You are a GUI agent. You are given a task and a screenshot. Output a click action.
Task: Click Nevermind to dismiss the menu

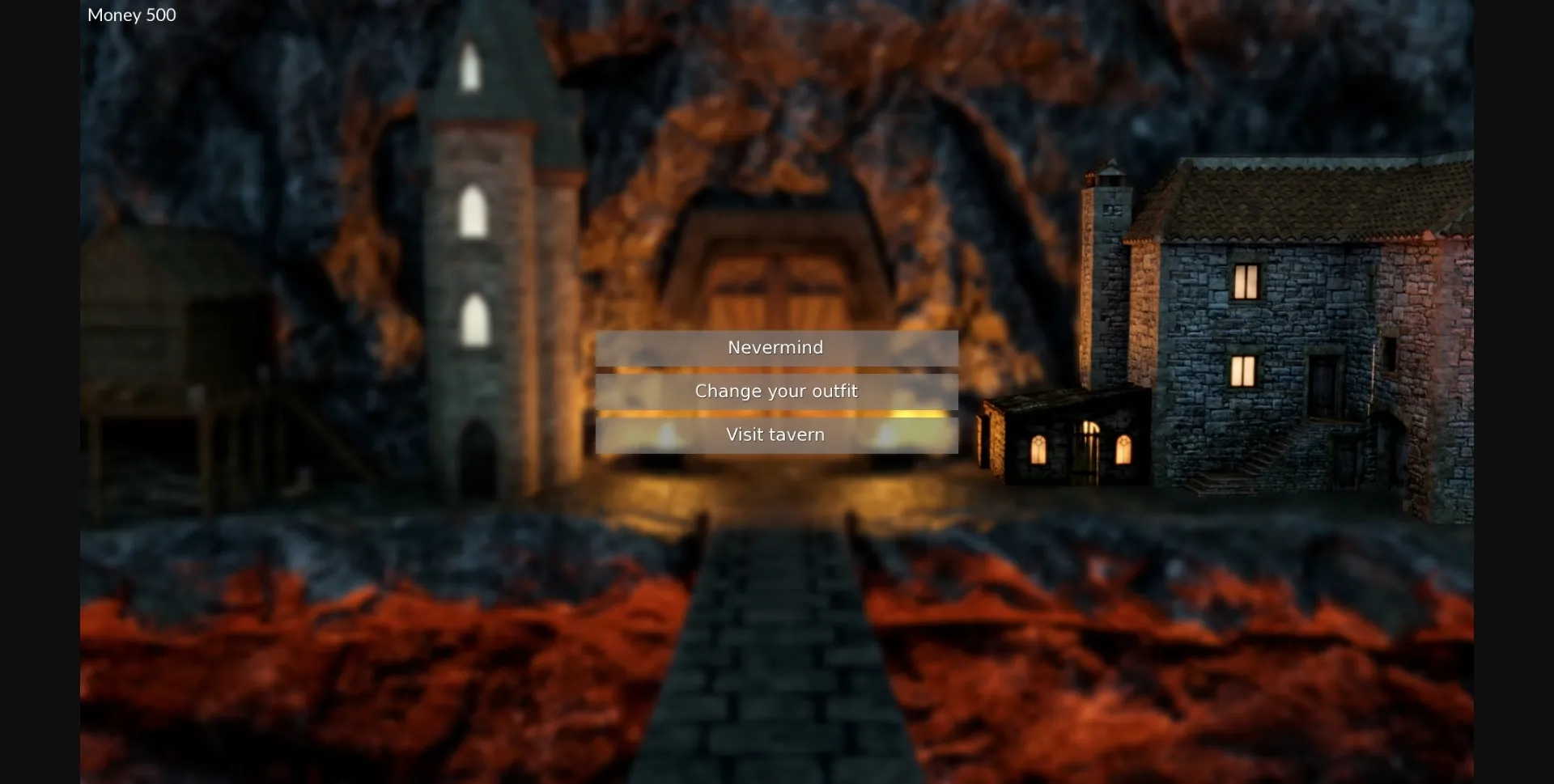point(775,346)
